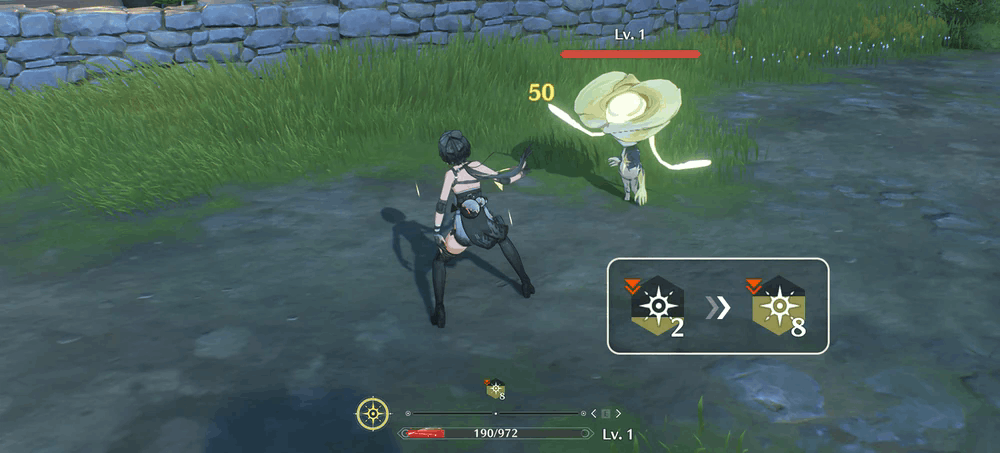Screen dimensions: 1000x453
Task: Select the 8-stack effect icon in the panel
Action: (x=780, y=306)
